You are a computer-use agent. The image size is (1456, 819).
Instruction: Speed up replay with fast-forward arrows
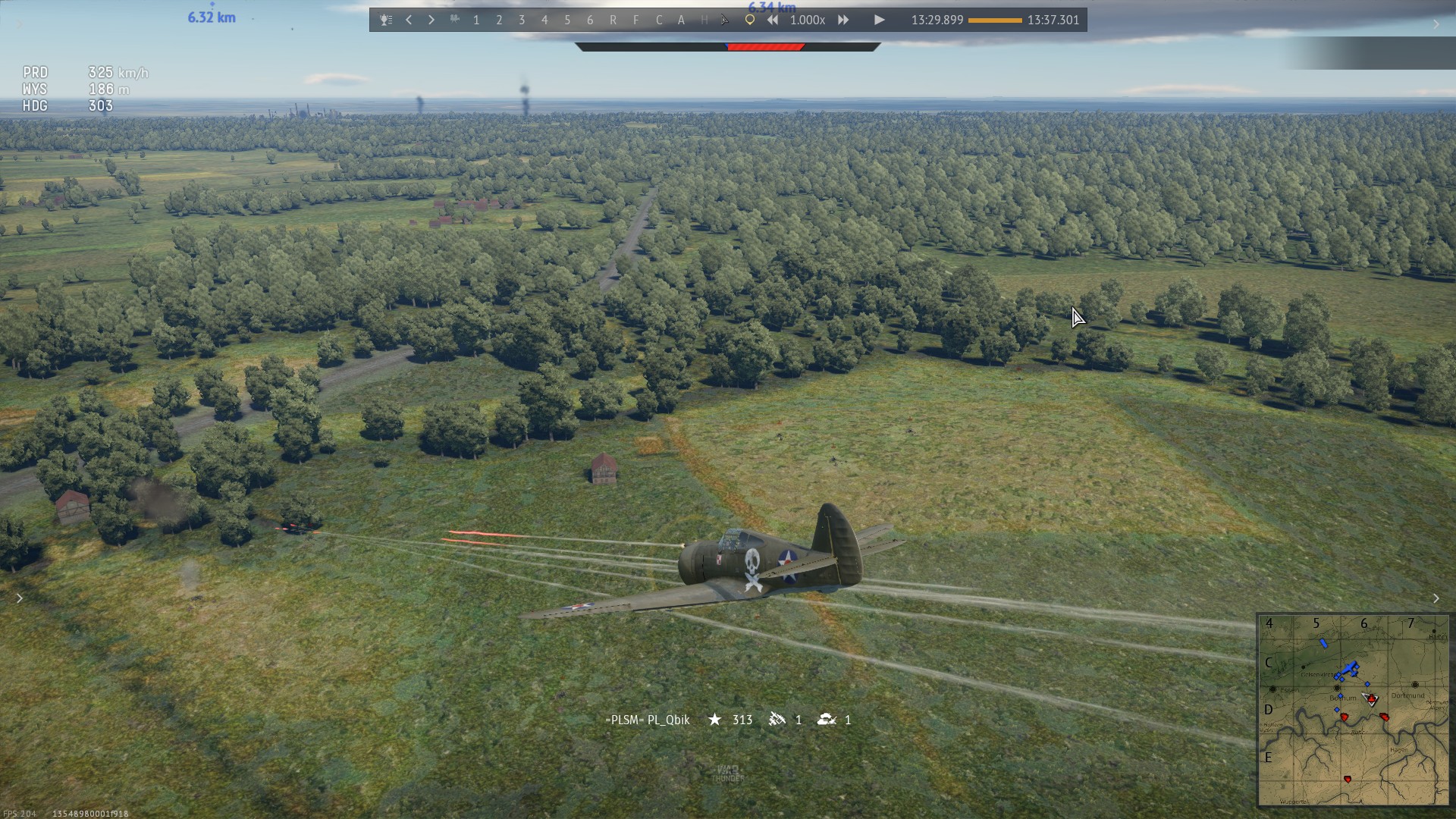843,20
